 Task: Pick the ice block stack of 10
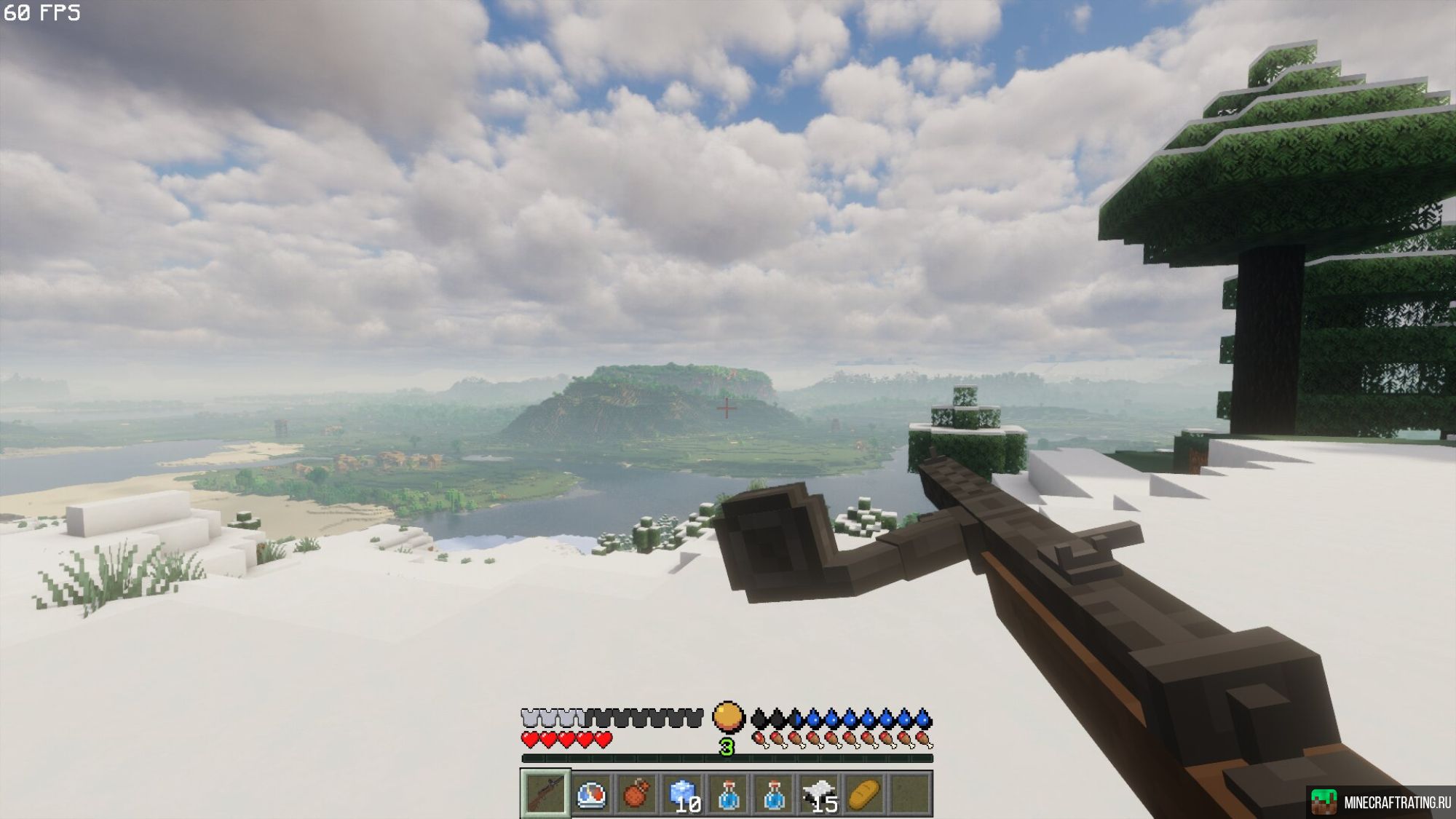[683, 794]
